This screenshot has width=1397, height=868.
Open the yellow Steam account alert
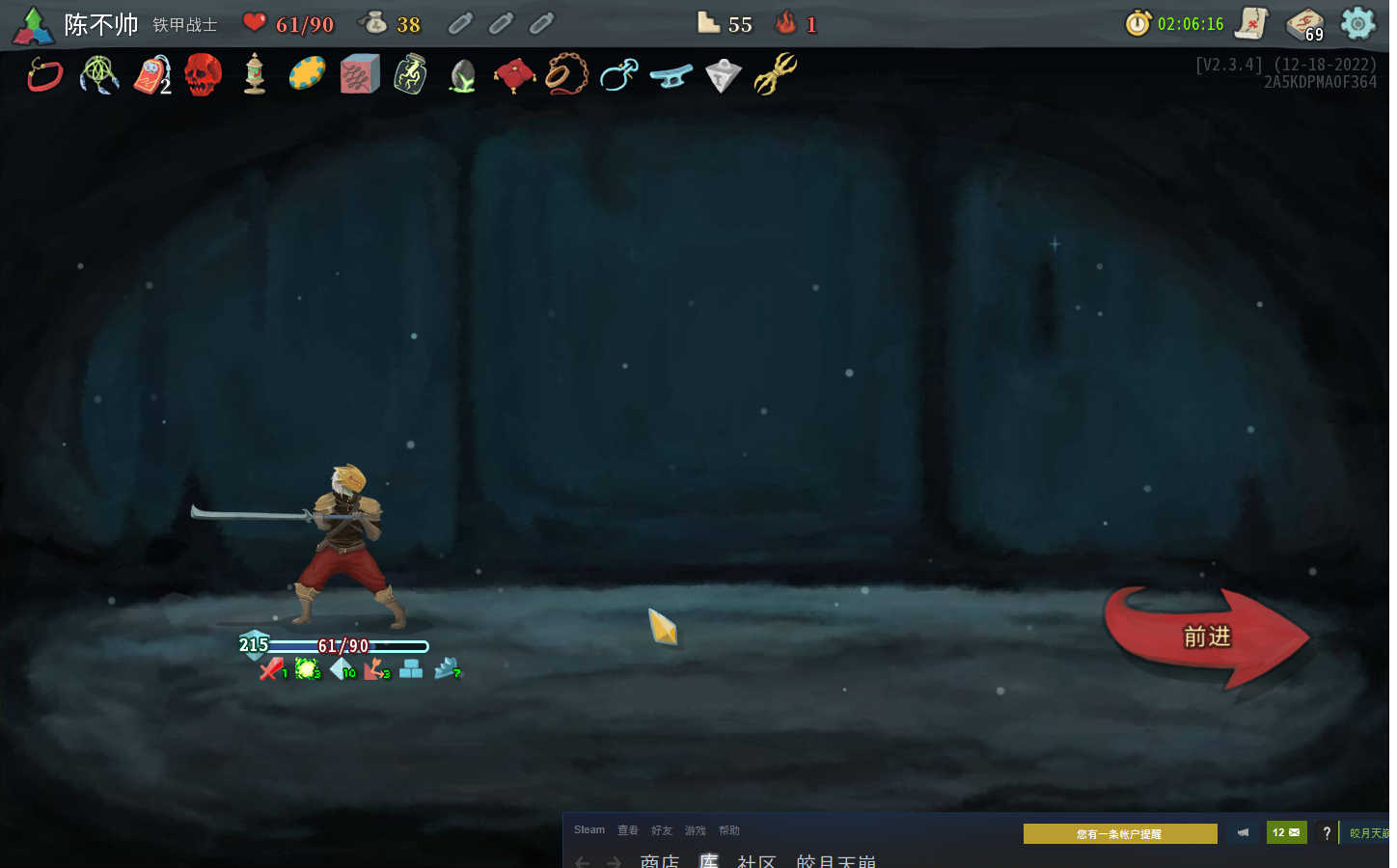pos(1119,833)
